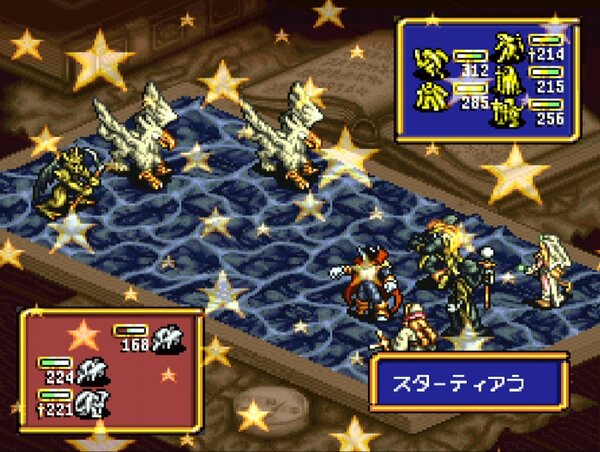Screen dimensions: 600x452
Task: Target the enemy unit icon with 168 HP
Action: click(x=166, y=340)
